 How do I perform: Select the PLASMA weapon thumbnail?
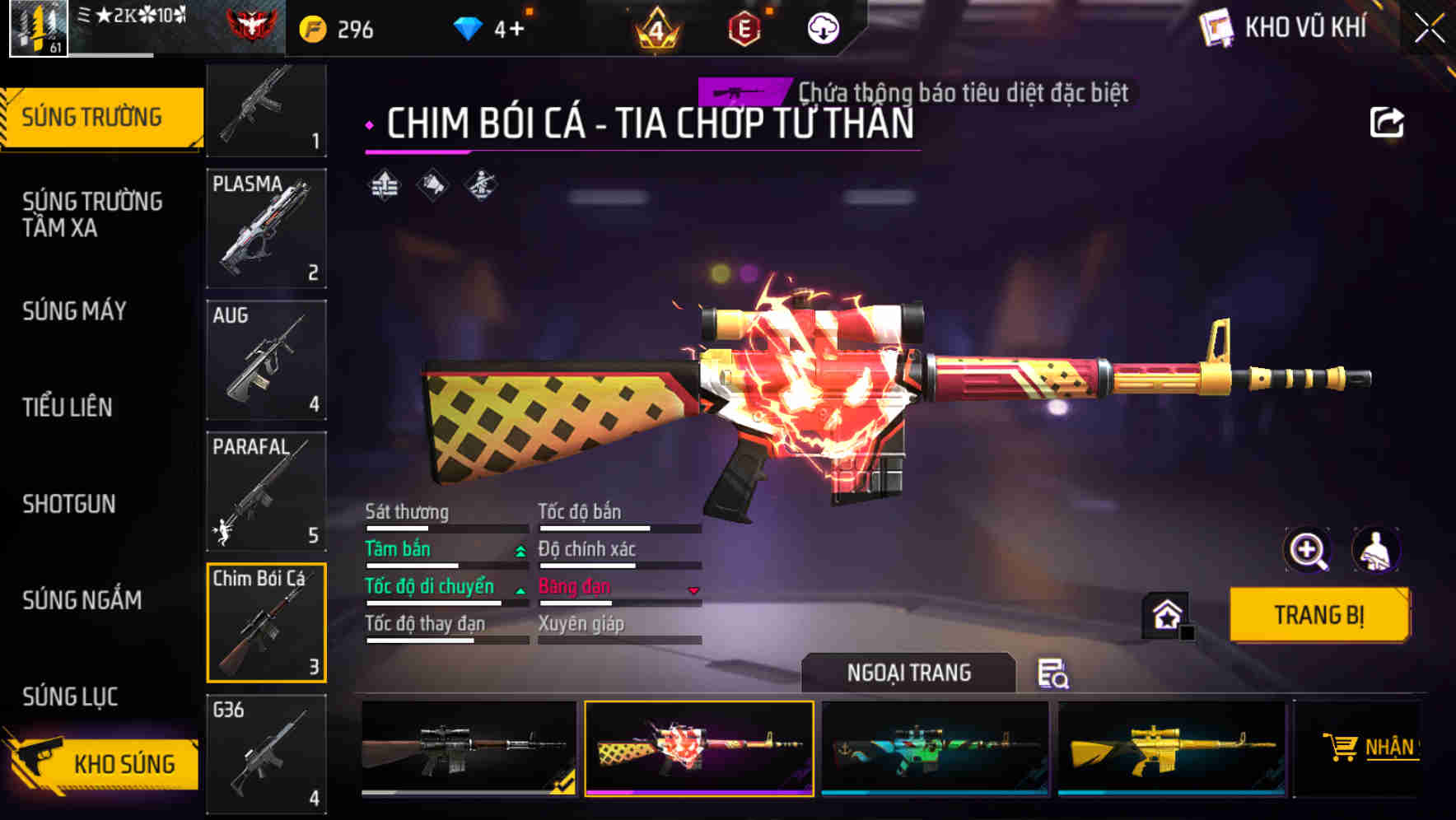click(x=266, y=228)
